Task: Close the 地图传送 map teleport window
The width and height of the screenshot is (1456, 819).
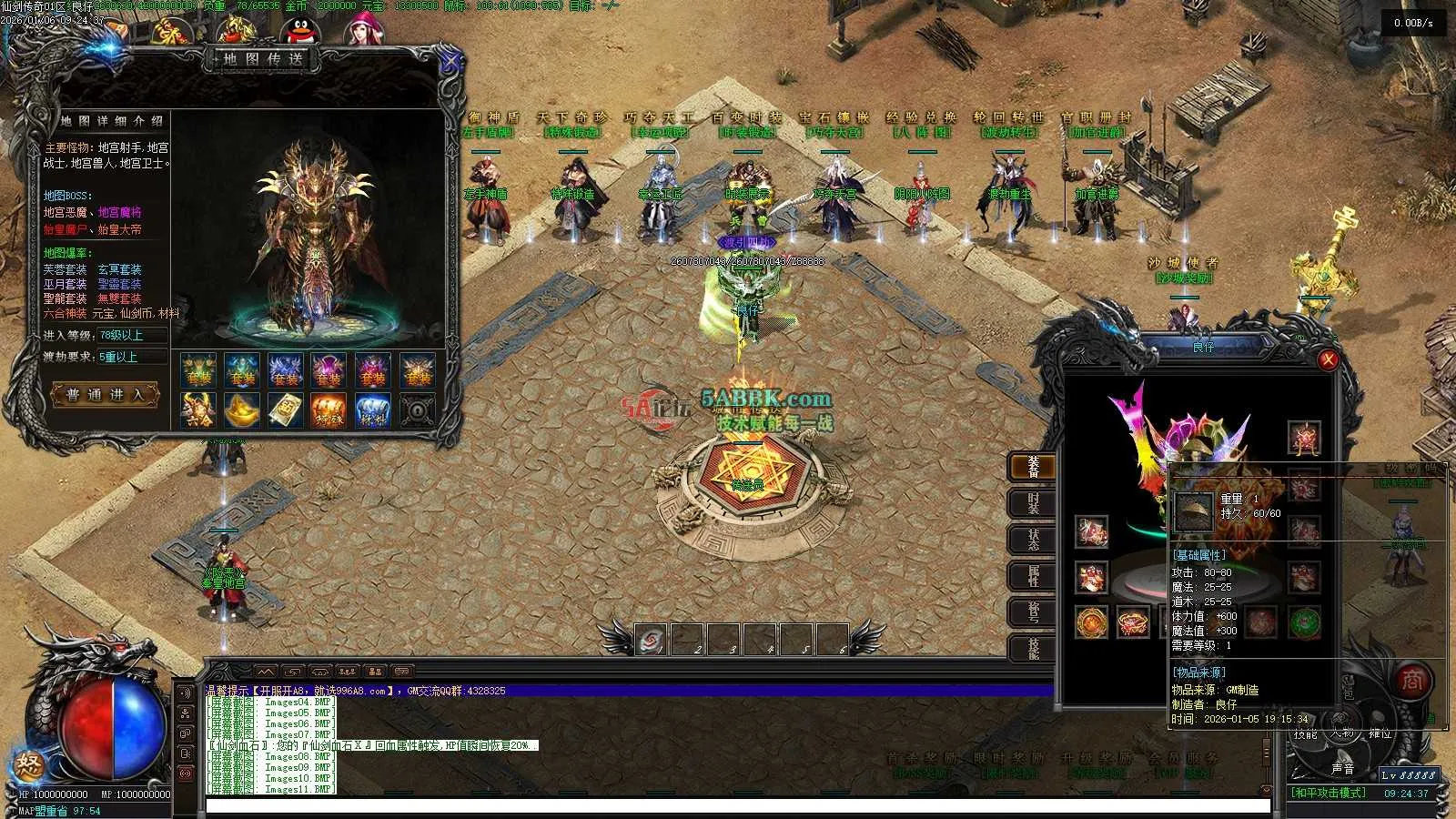Action: click(450, 63)
